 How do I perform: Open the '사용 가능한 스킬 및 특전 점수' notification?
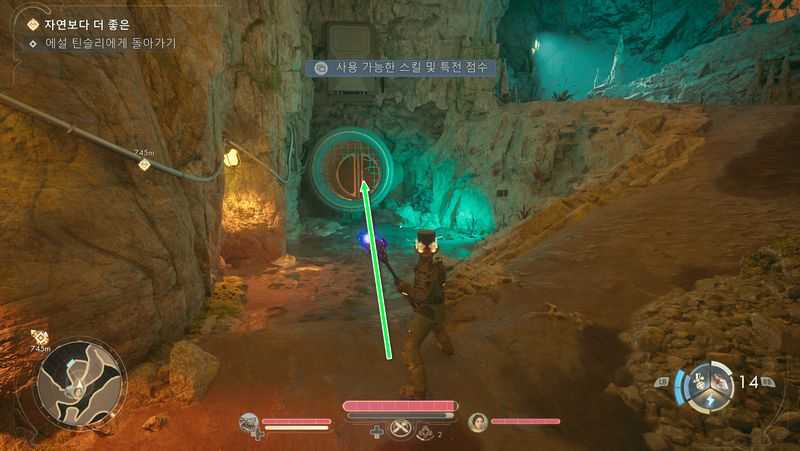[x=404, y=68]
